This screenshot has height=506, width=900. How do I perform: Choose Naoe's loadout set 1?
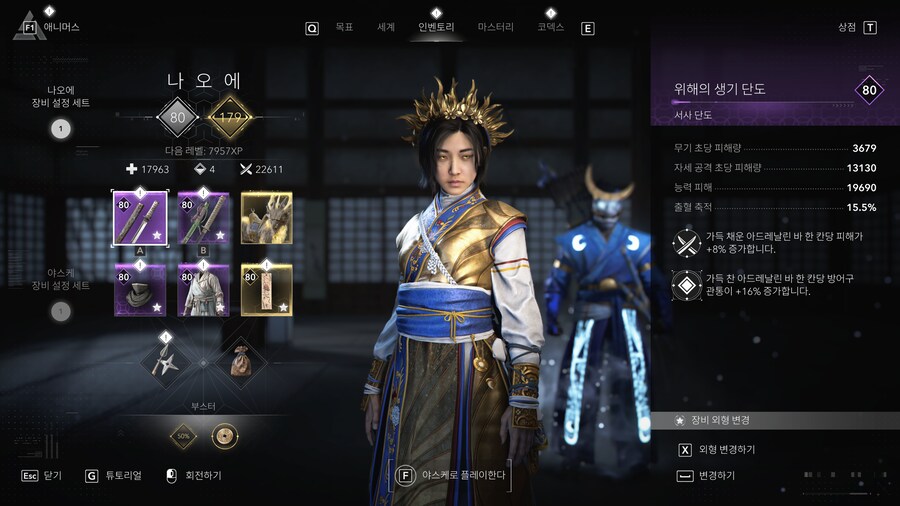60,128
